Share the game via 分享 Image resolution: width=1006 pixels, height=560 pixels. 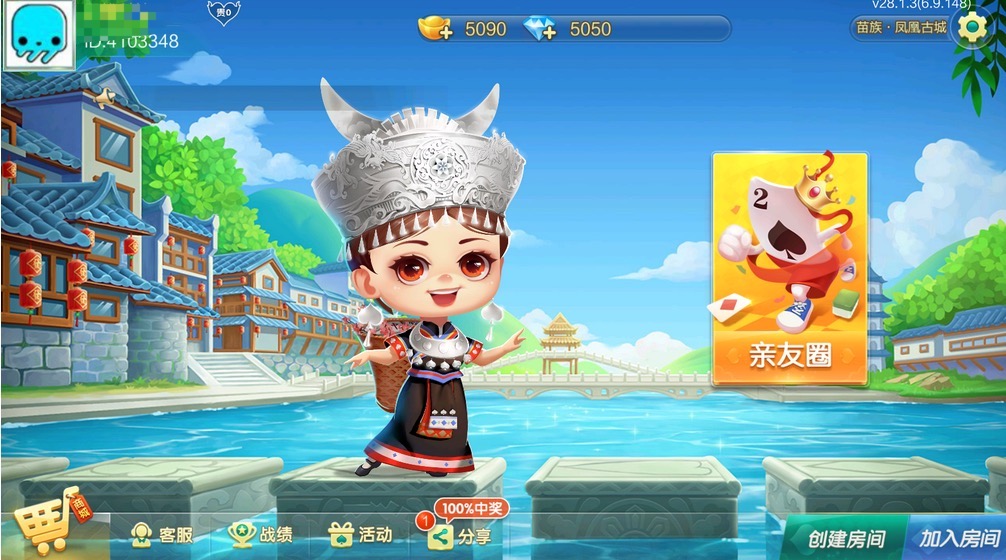460,536
